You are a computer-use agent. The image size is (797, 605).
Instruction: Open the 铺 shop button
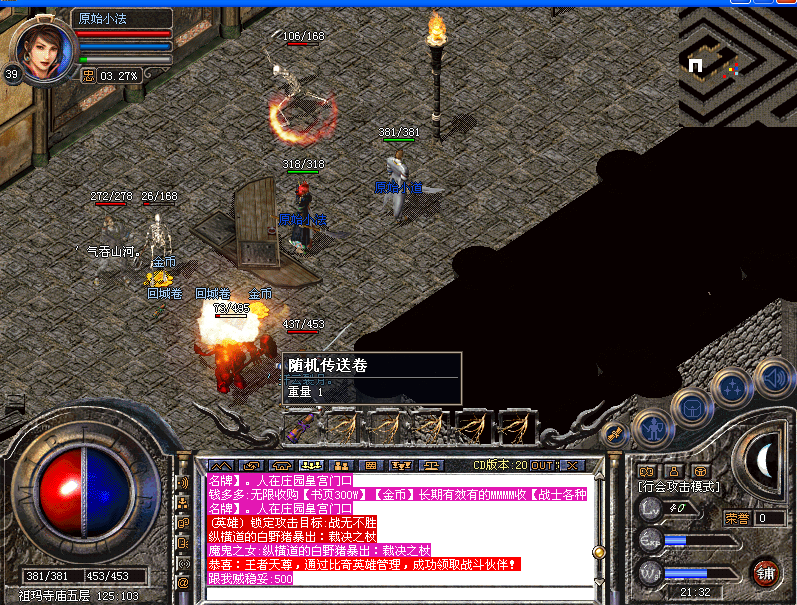pos(766,573)
